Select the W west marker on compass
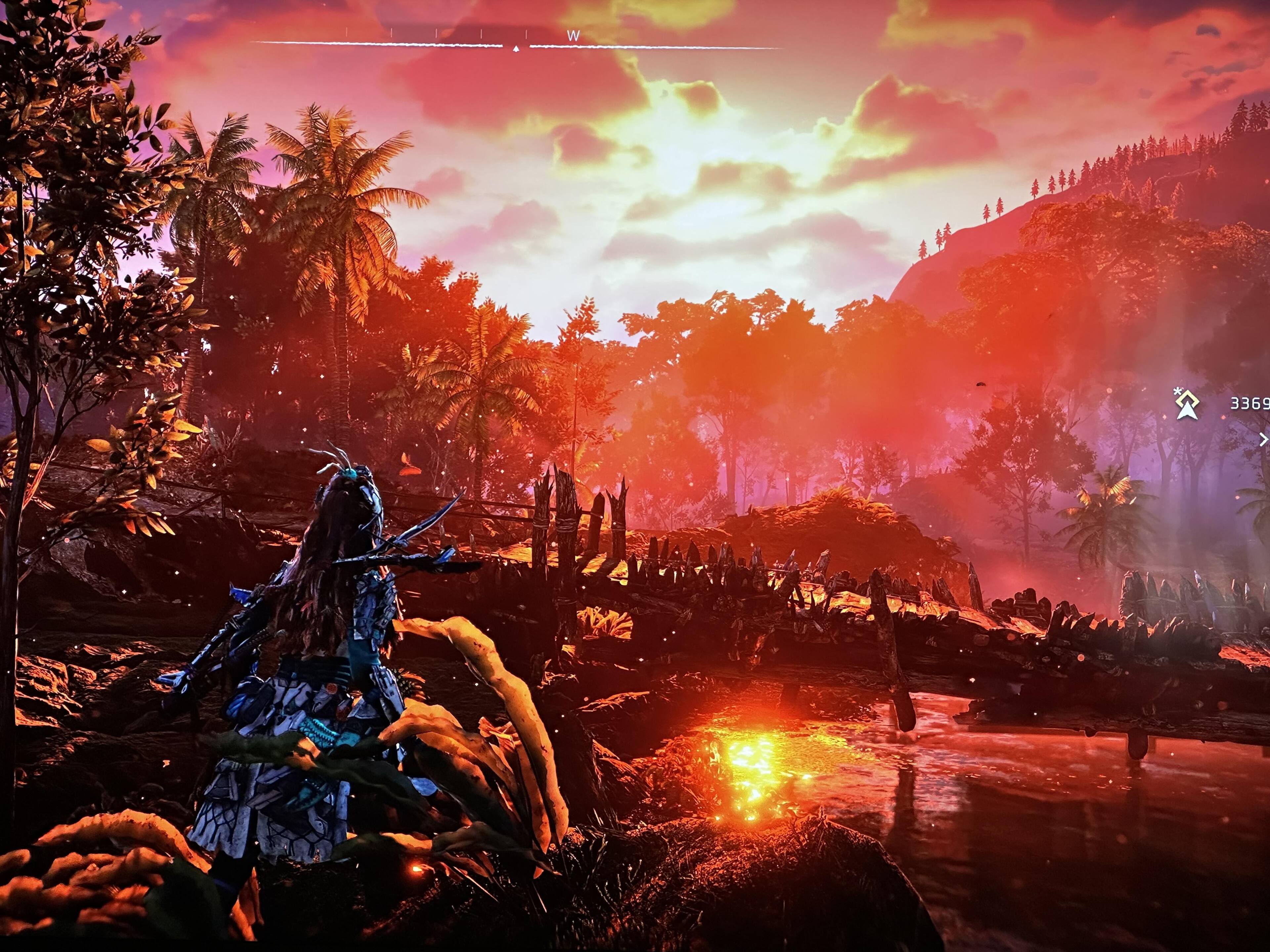1270x952 pixels. tap(572, 36)
